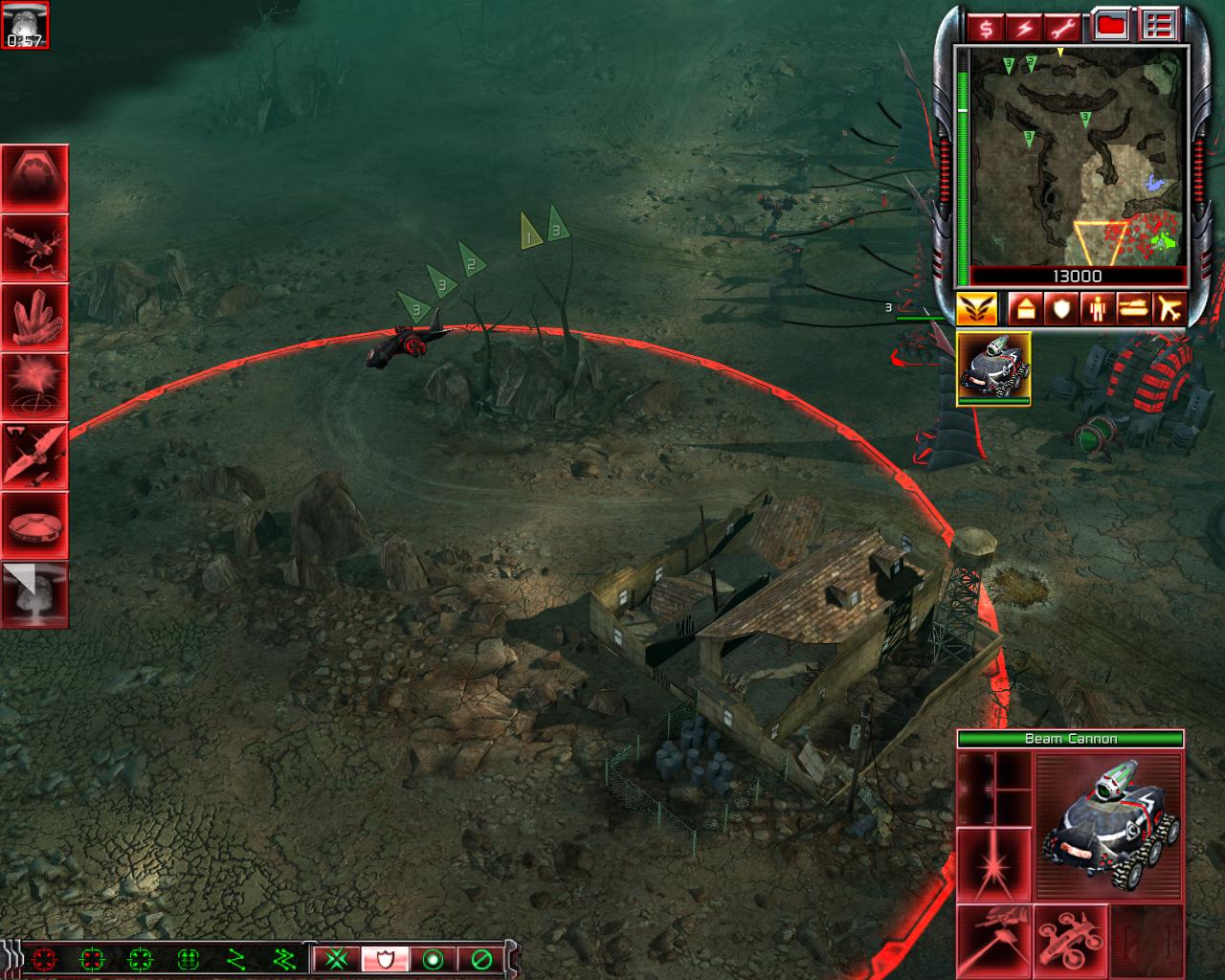Click on the radar minimap
This screenshot has height=980, width=1225.
pos(1078,158)
